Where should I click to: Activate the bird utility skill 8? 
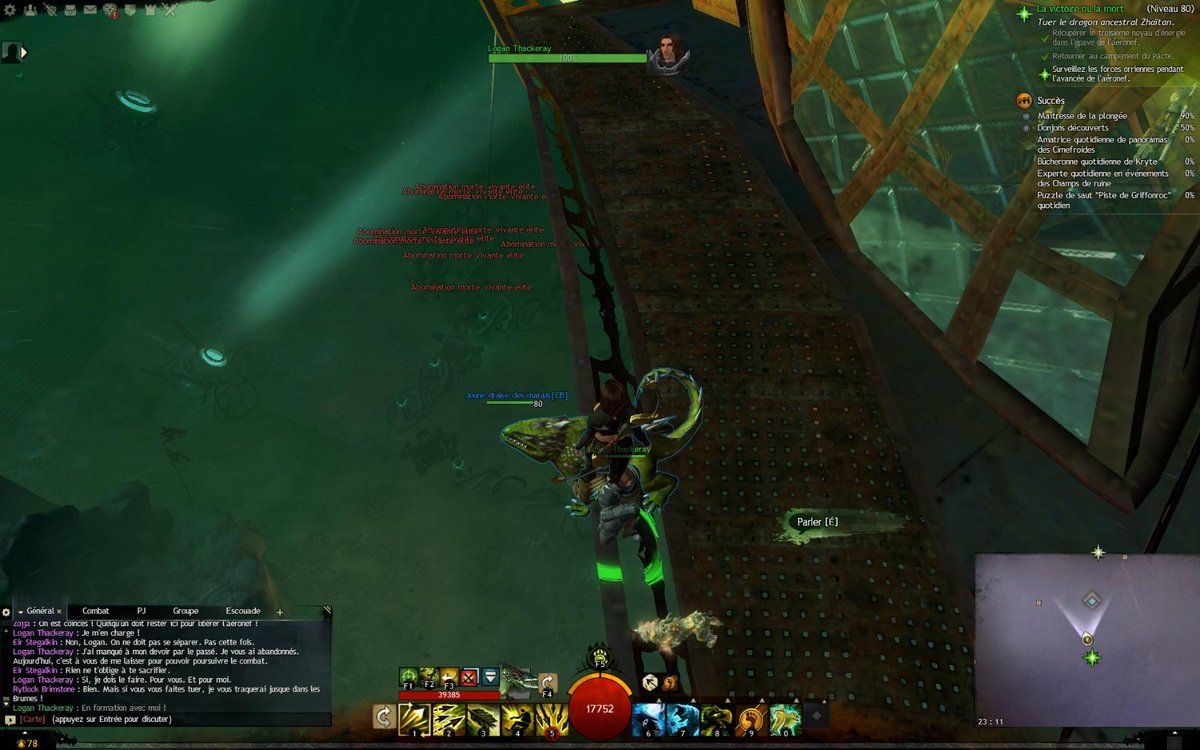pyautogui.click(x=715, y=717)
